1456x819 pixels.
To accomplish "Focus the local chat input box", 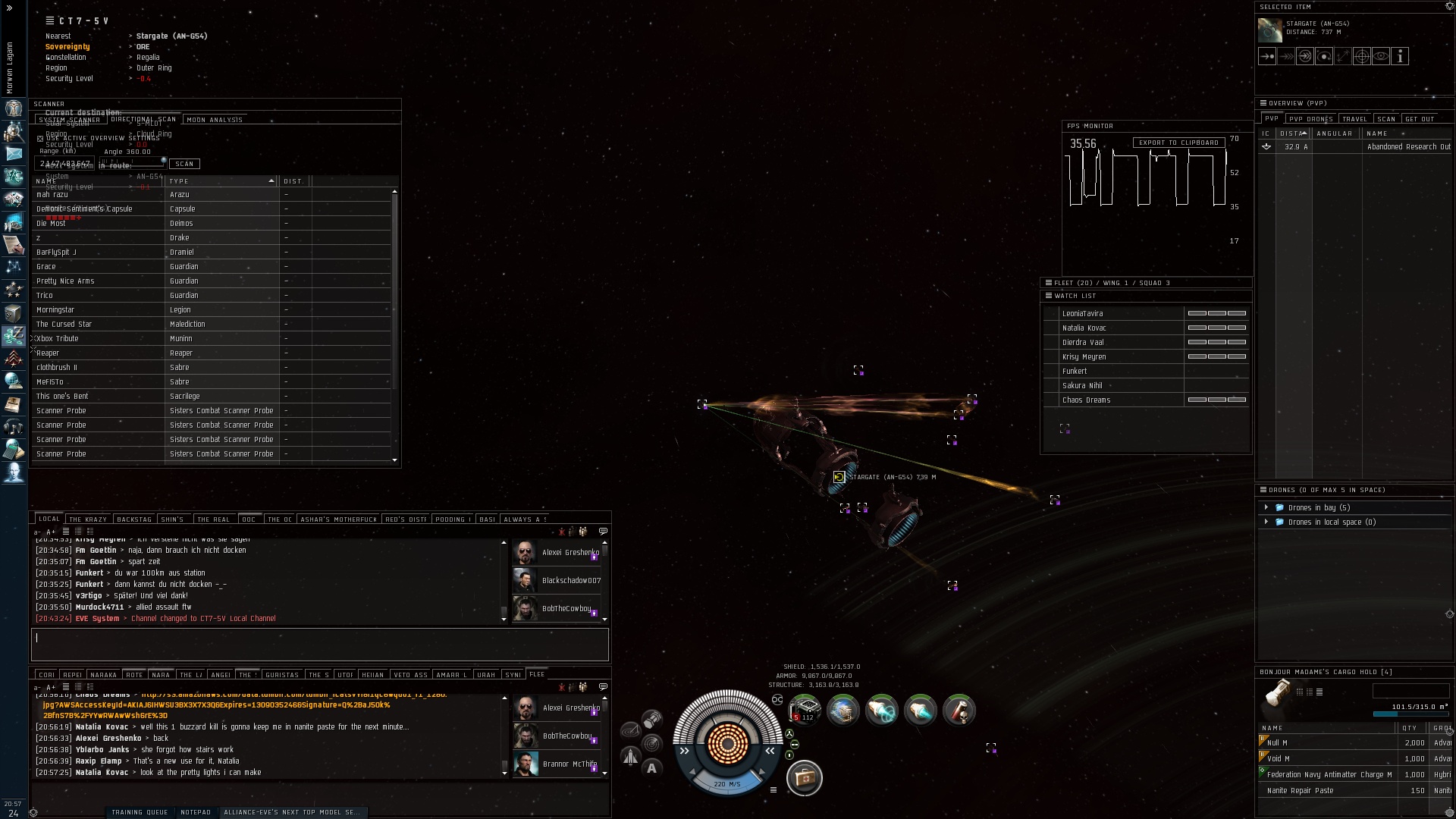I will pyautogui.click(x=319, y=644).
